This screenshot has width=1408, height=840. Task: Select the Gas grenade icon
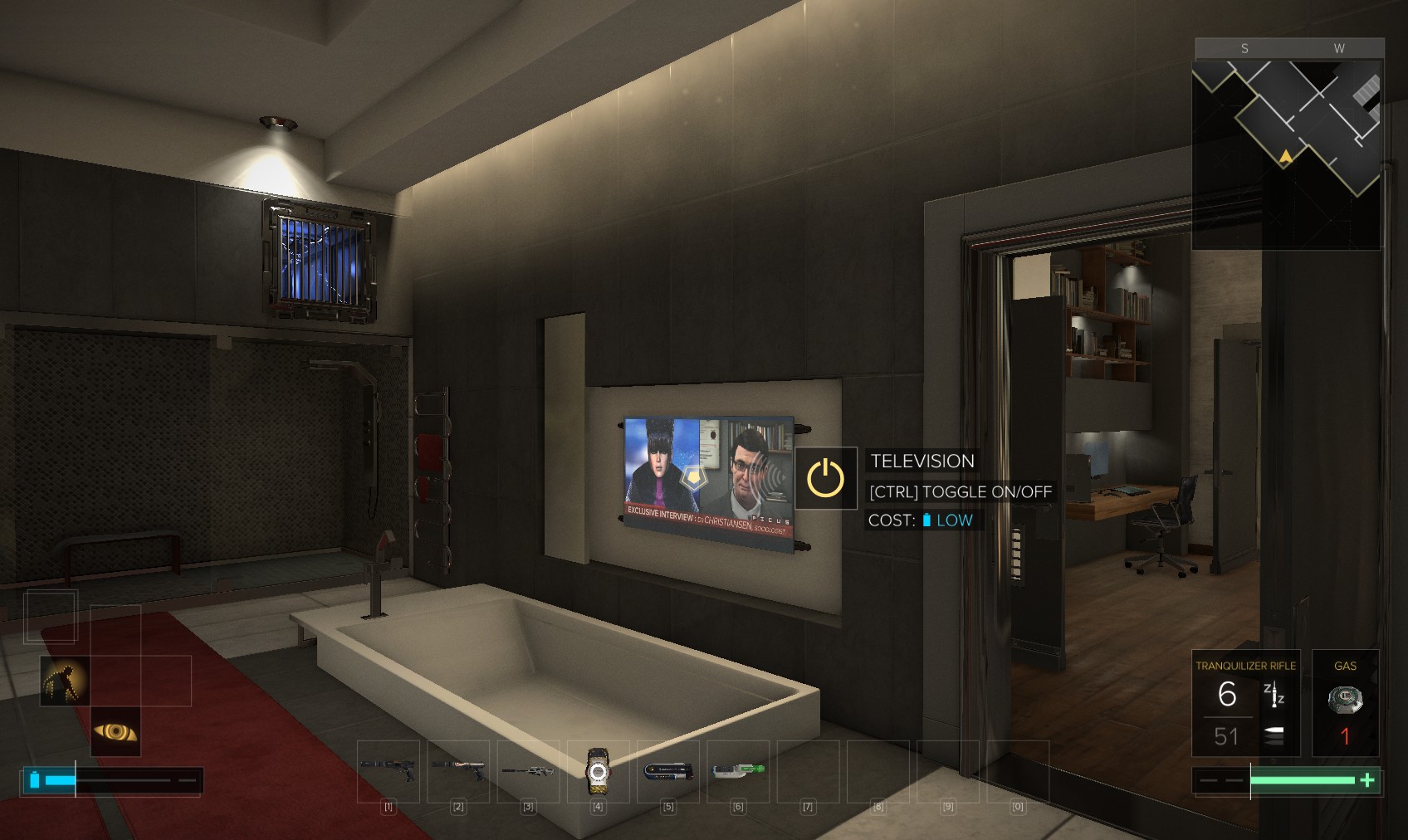click(x=1345, y=701)
